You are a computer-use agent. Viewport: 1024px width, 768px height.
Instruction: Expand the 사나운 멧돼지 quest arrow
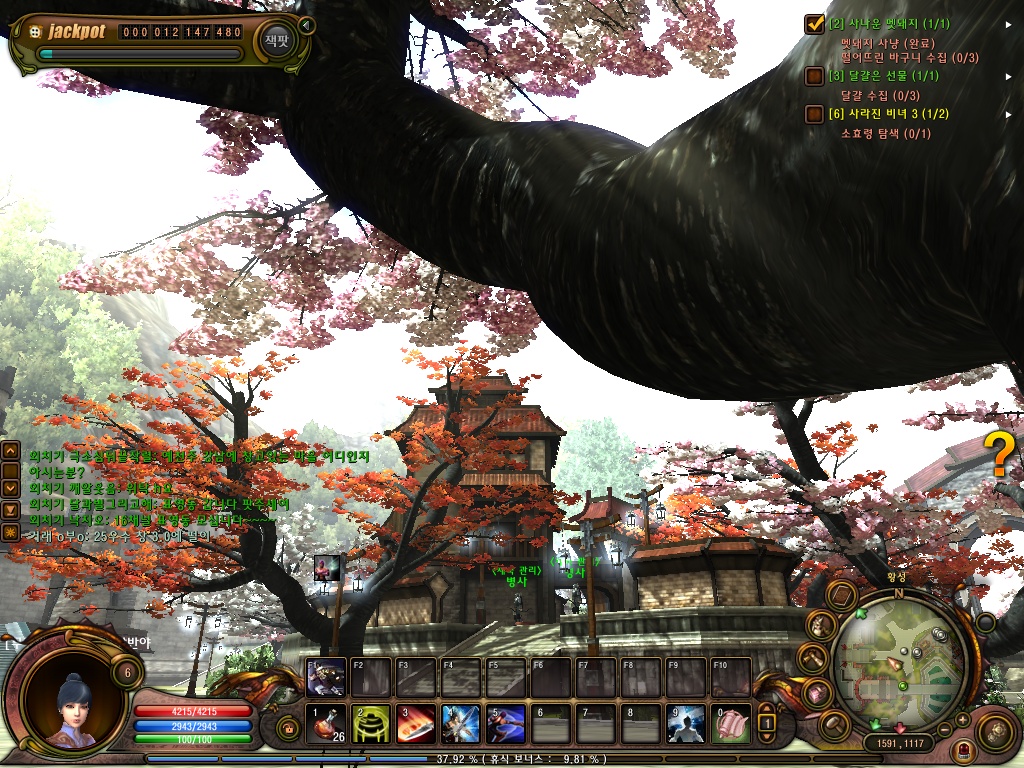coord(1009,23)
